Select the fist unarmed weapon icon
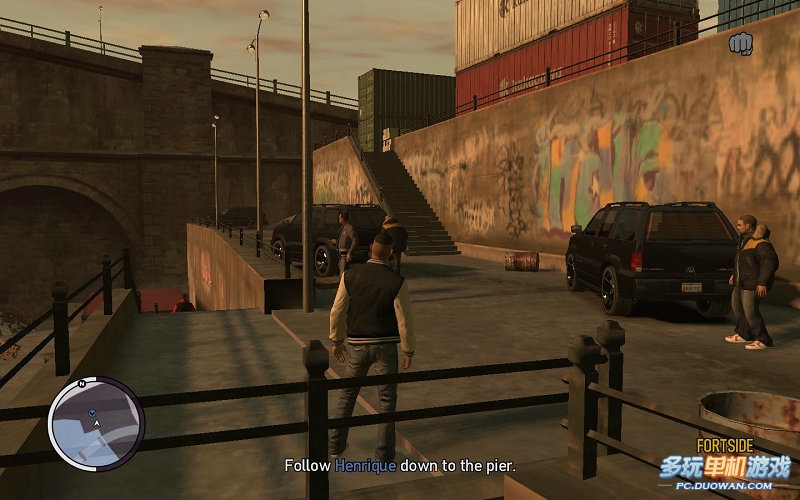The height and width of the screenshot is (500, 800). click(741, 43)
